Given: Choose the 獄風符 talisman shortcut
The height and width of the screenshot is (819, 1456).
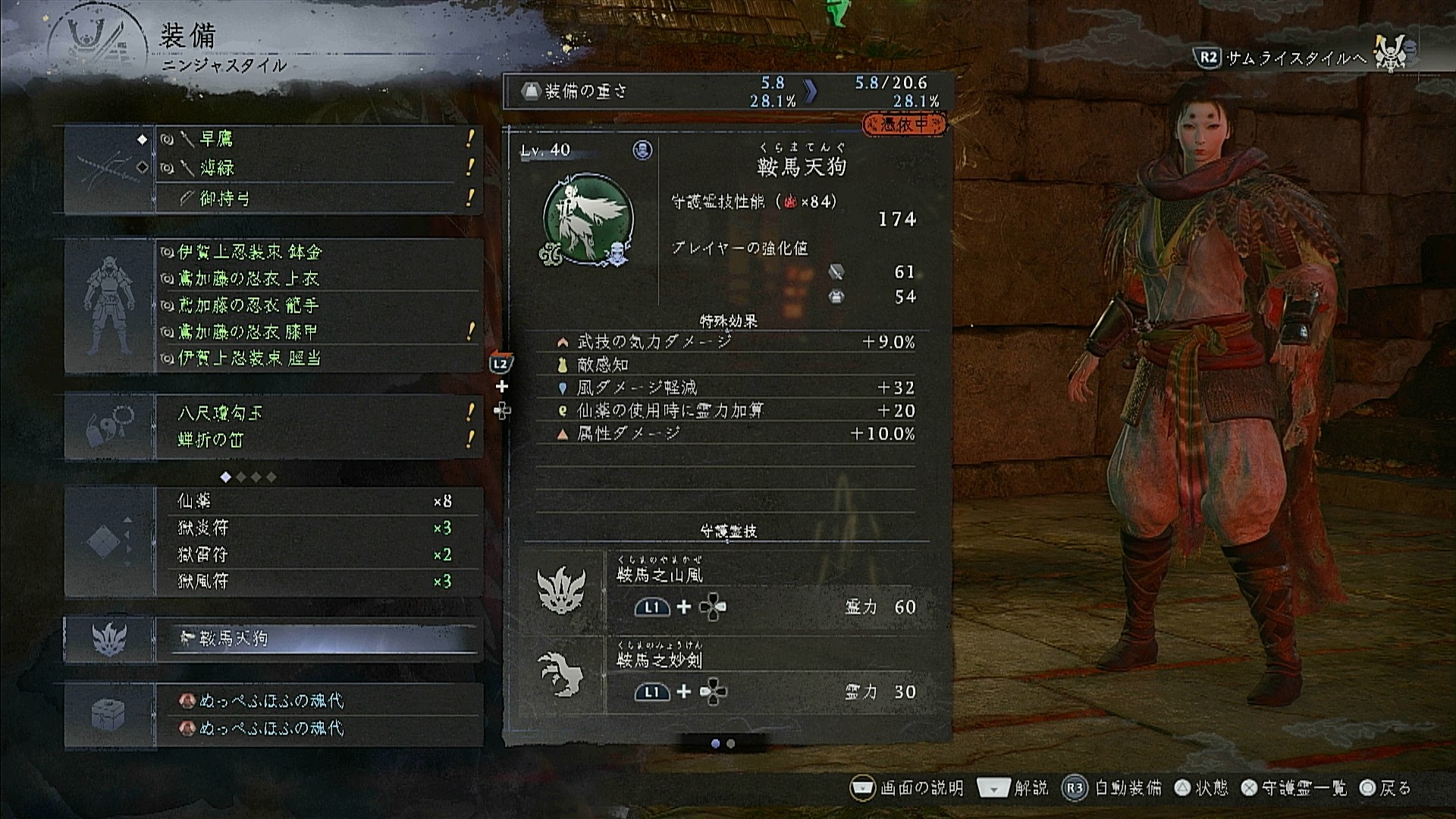Looking at the screenshot, I should (x=318, y=582).
